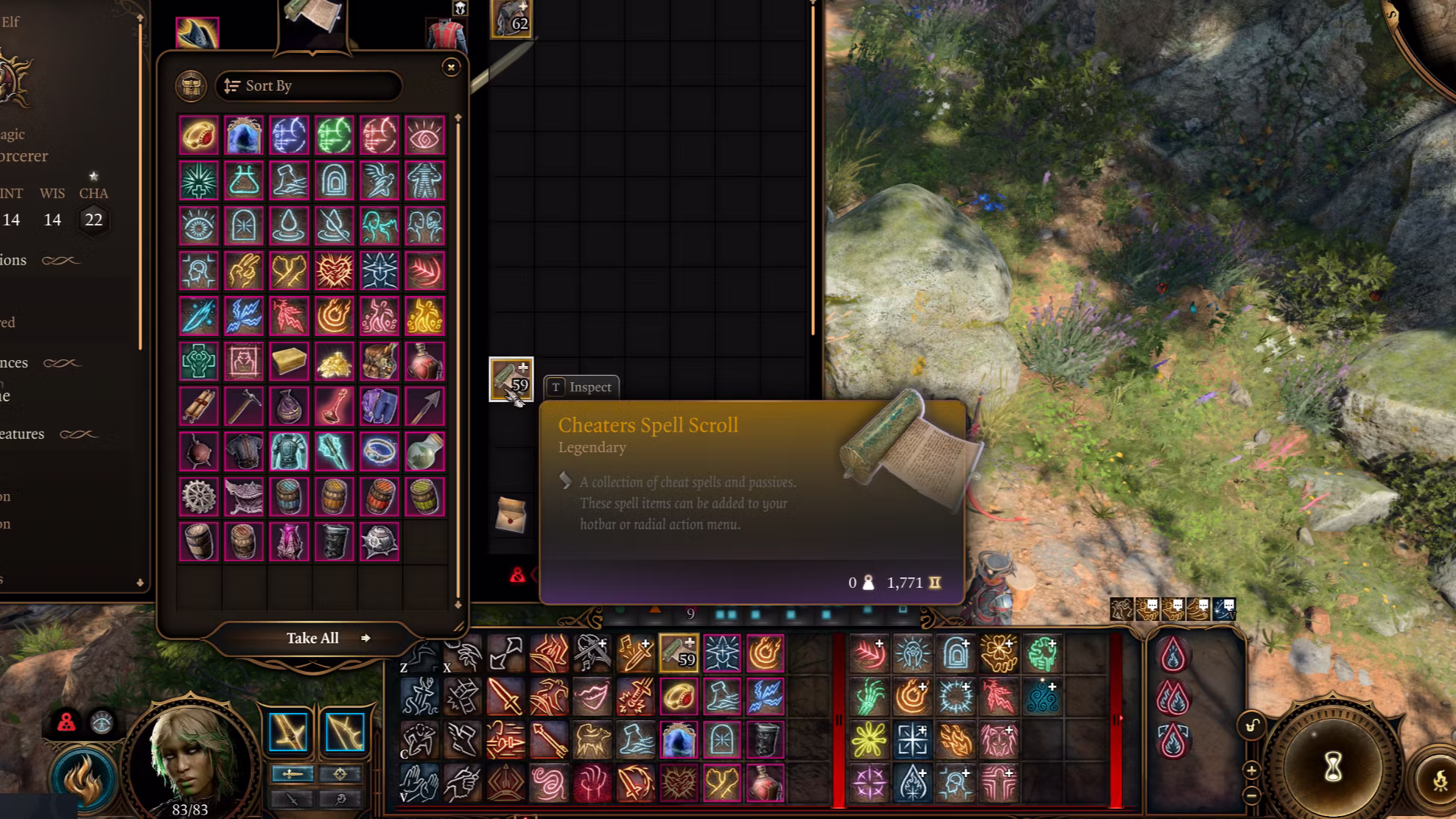This screenshot has width=1456, height=819.
Task: Inspect the Cheaters Spell Scroll
Action: click(581, 387)
